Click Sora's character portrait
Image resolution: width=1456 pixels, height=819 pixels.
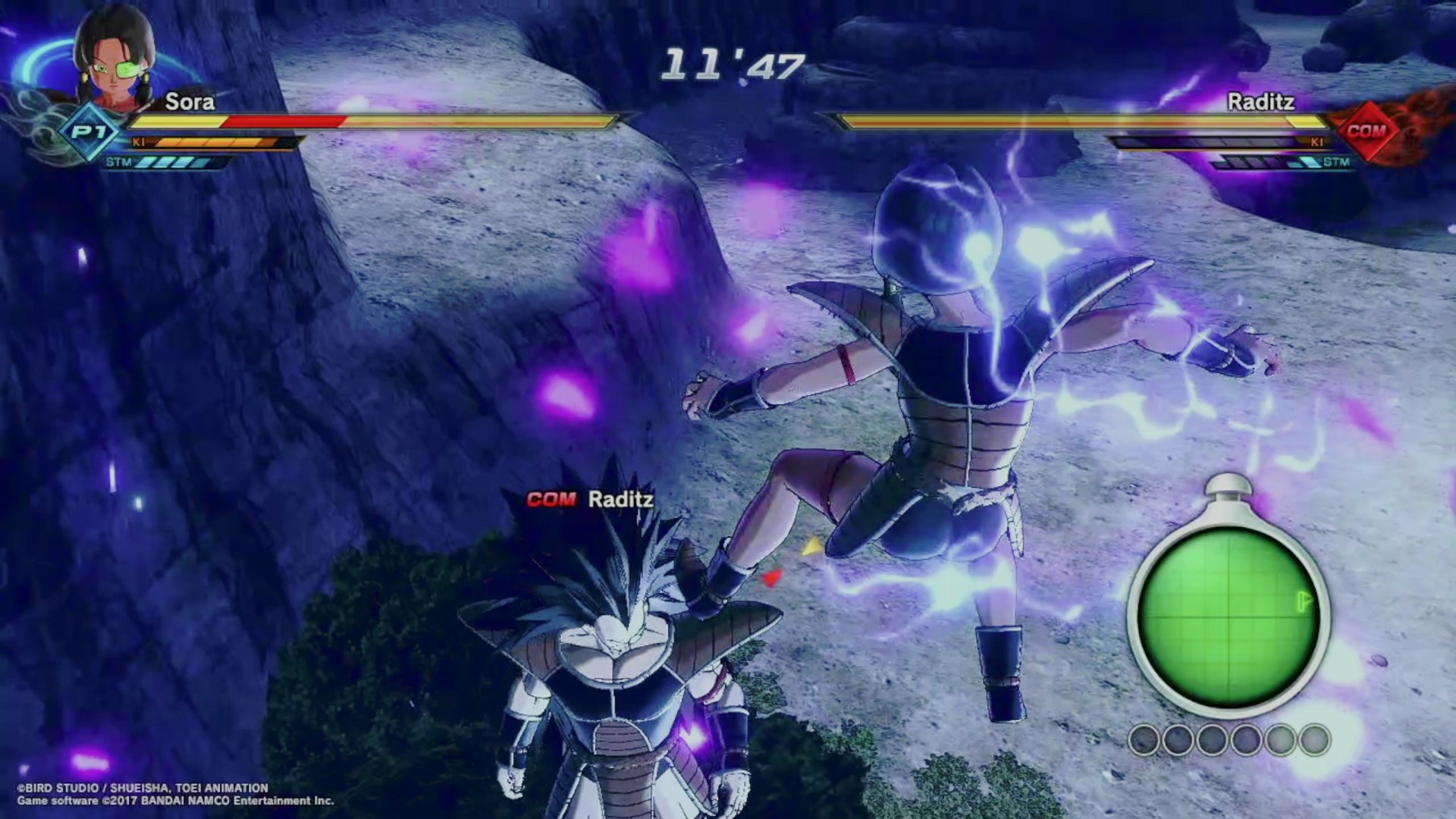[x=115, y=59]
